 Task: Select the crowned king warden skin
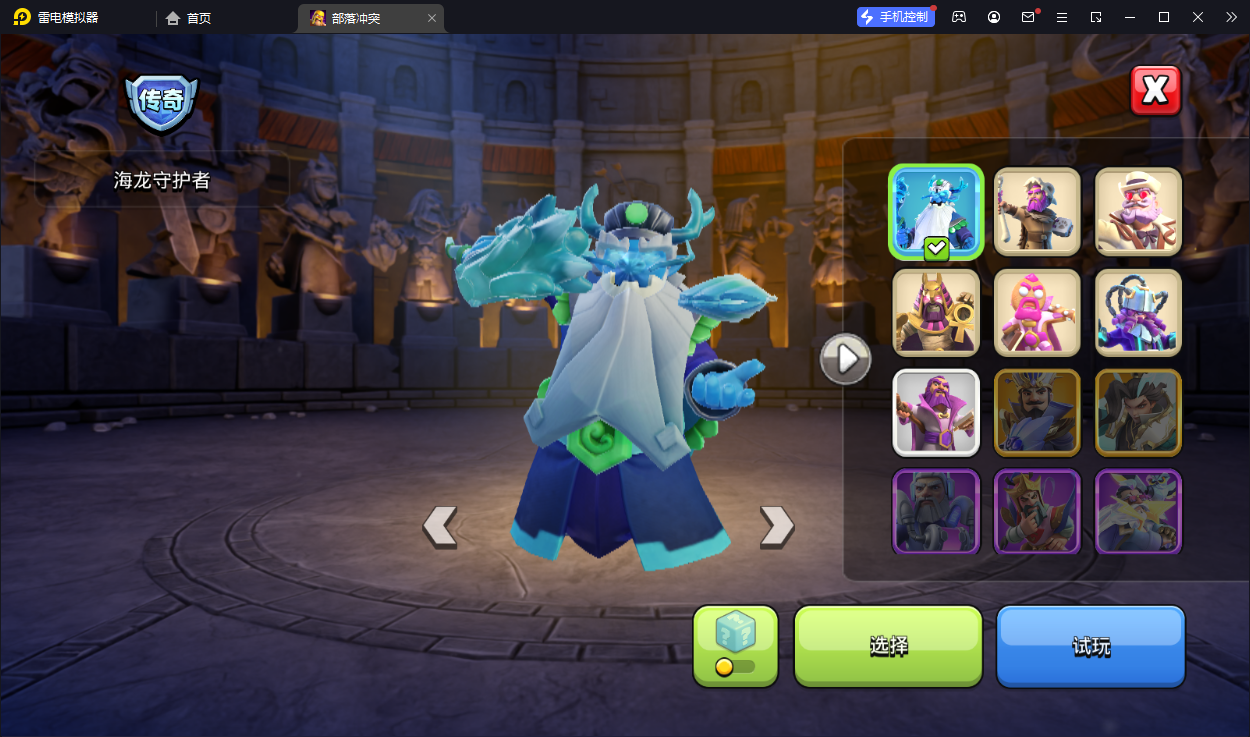[1037, 511]
